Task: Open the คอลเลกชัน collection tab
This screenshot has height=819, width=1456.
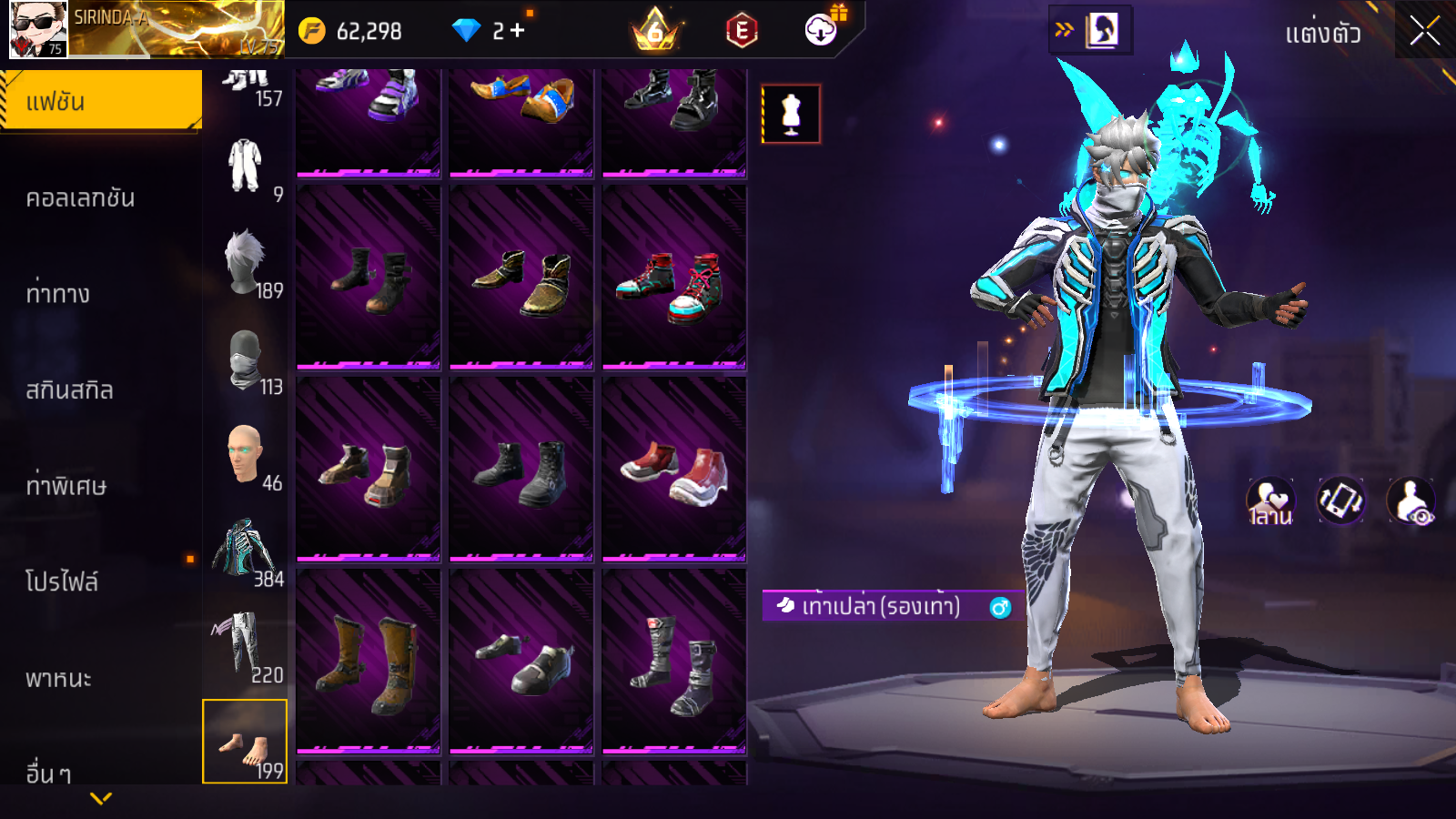Action: (81, 198)
